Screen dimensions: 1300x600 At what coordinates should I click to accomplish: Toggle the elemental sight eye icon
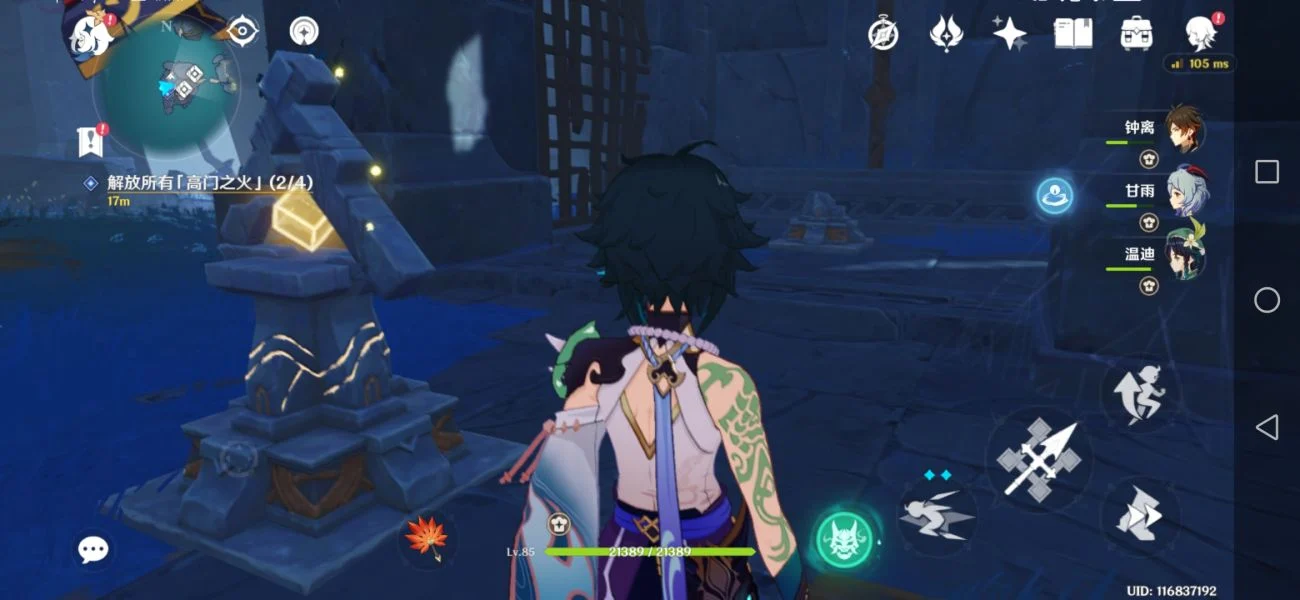[242, 32]
